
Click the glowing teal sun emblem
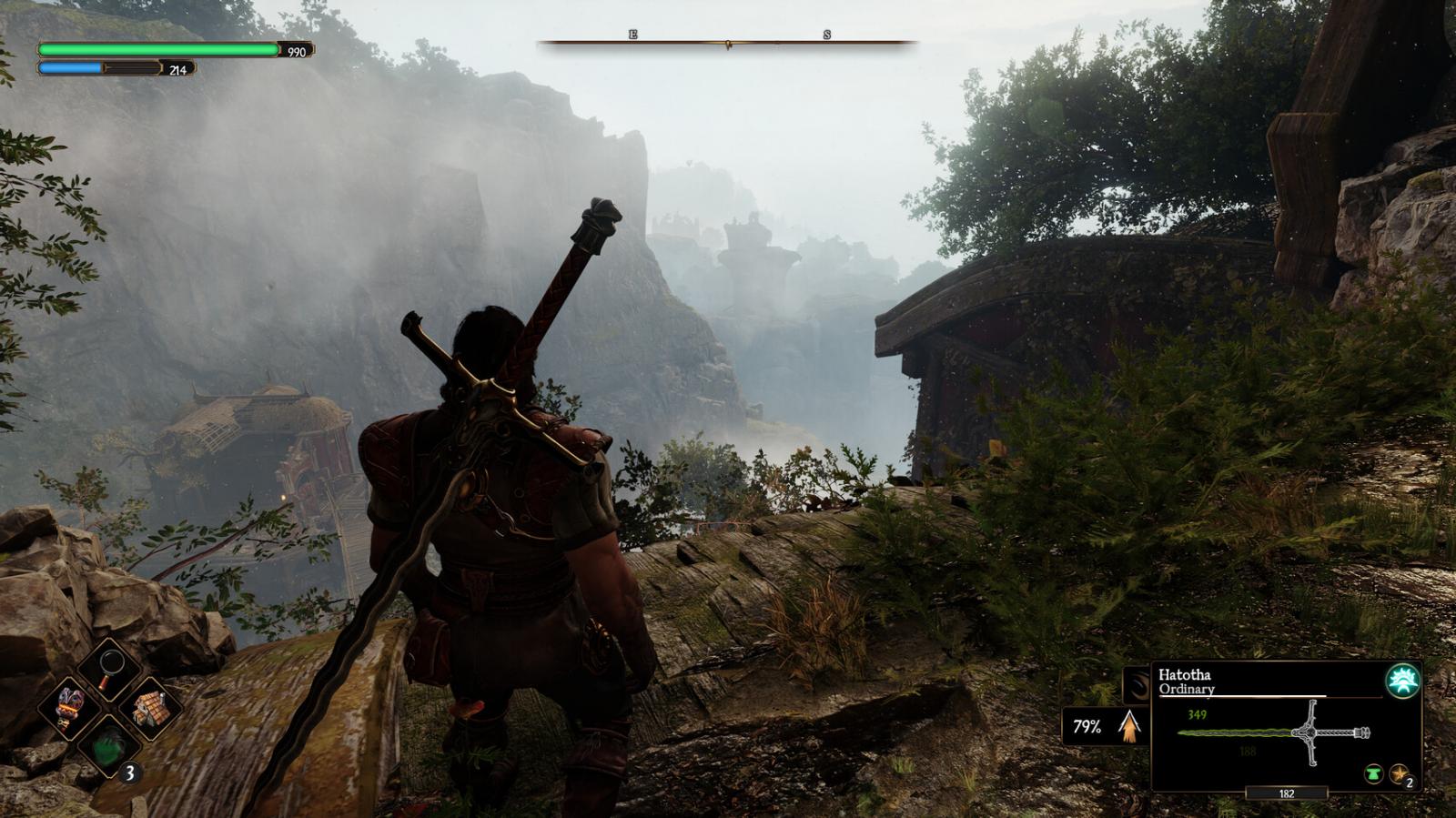tap(1402, 681)
